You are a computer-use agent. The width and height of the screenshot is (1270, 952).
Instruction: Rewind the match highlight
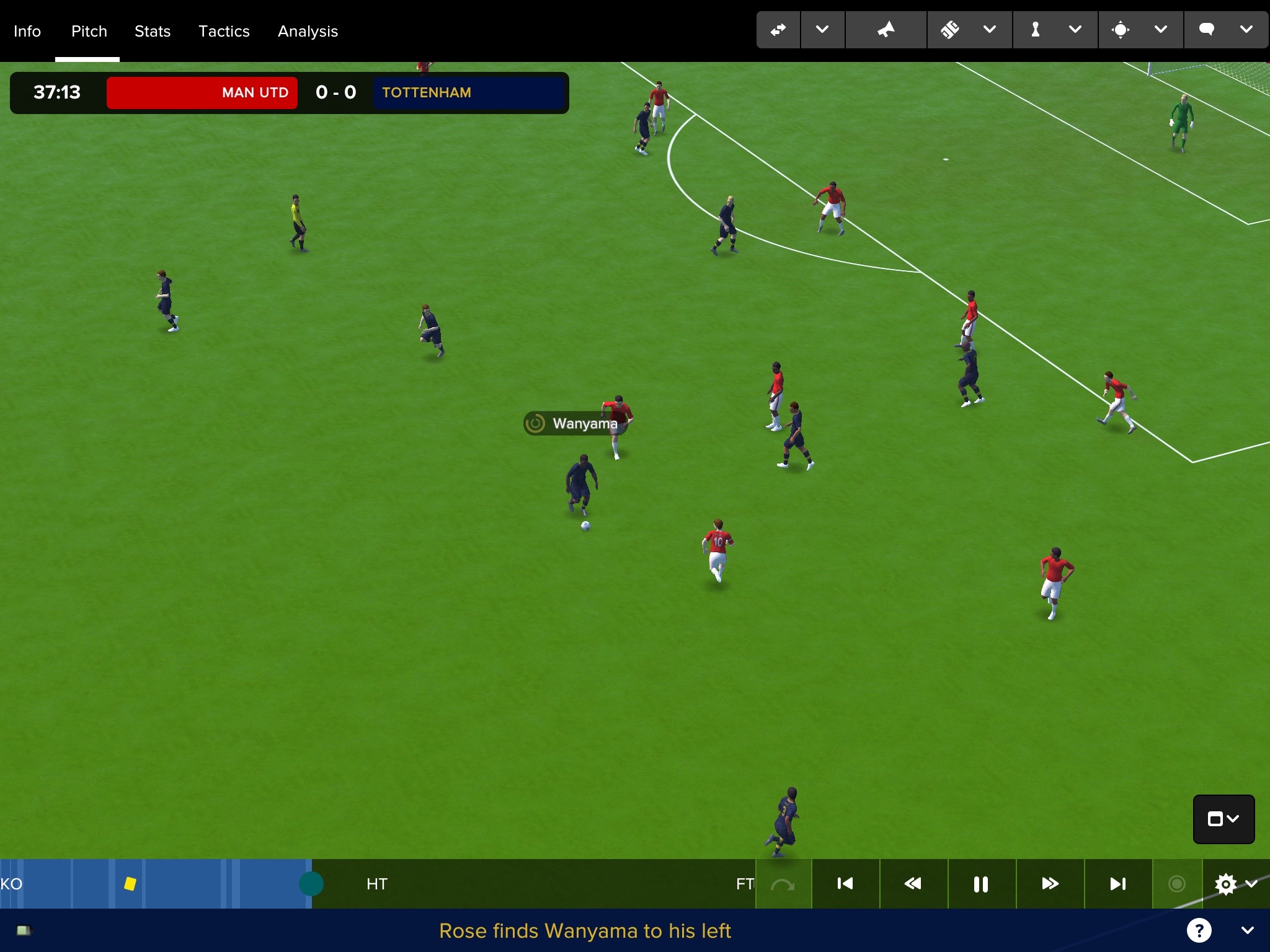[x=913, y=884]
